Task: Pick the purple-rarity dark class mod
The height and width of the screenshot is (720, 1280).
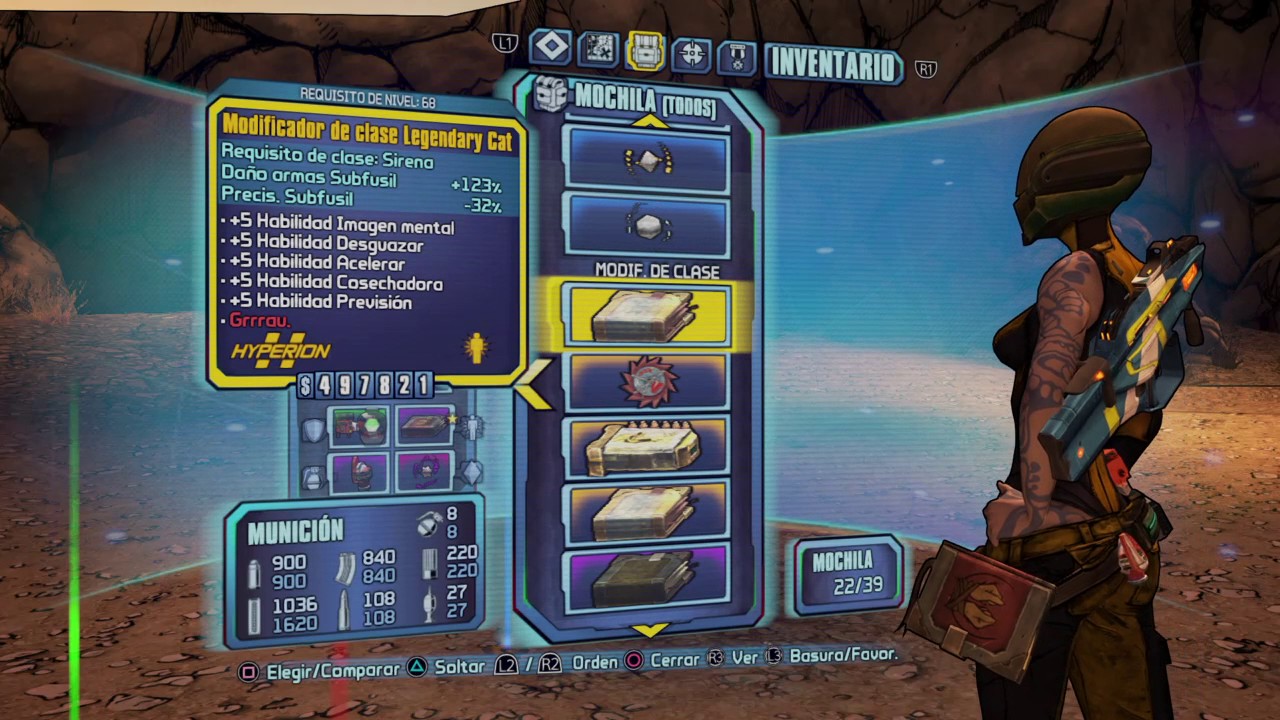Action: (647, 578)
